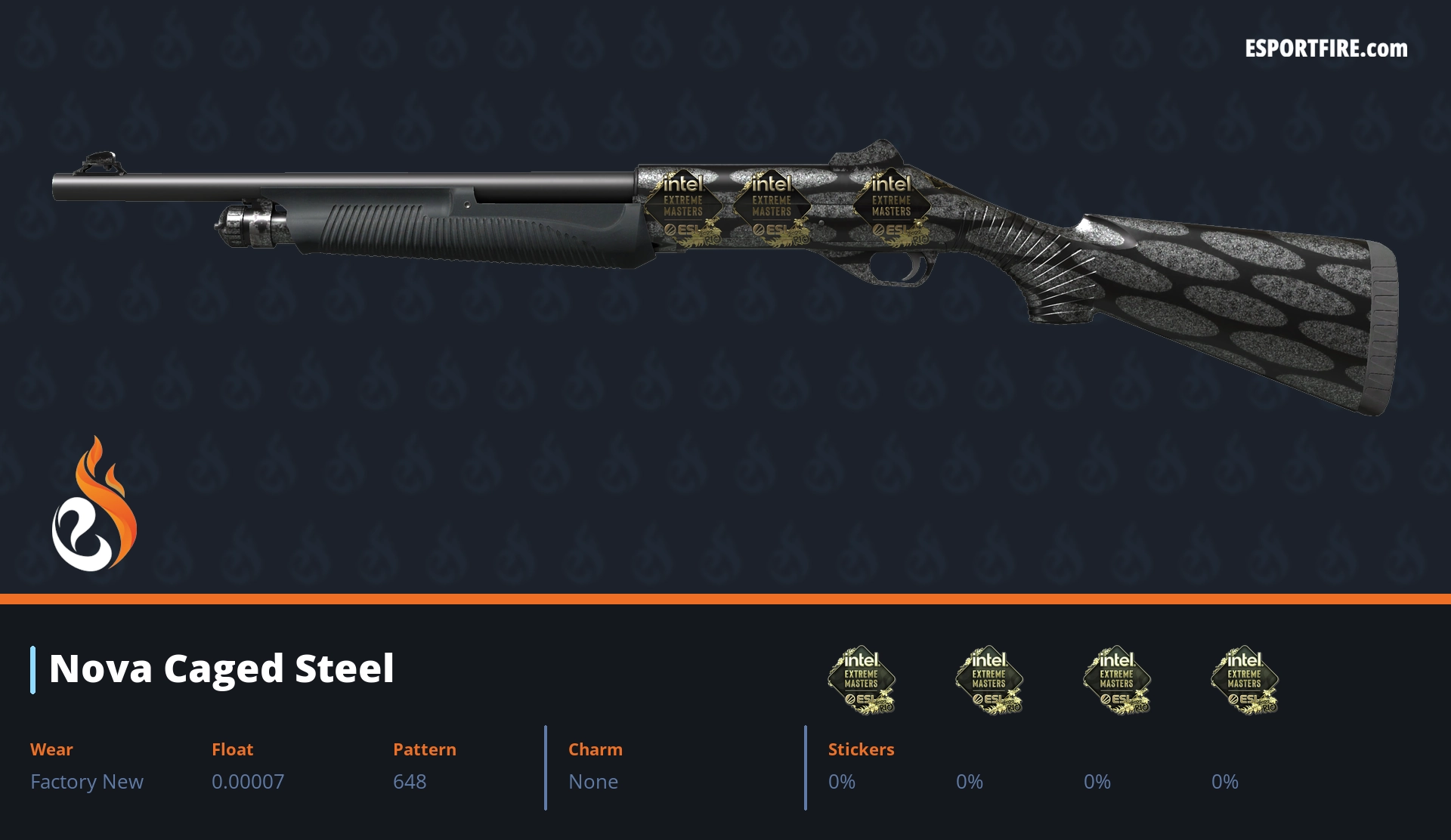Screen dimensions: 1451x840
Task: Open the ESPORTFIRE.com site link
Action: (1326, 49)
